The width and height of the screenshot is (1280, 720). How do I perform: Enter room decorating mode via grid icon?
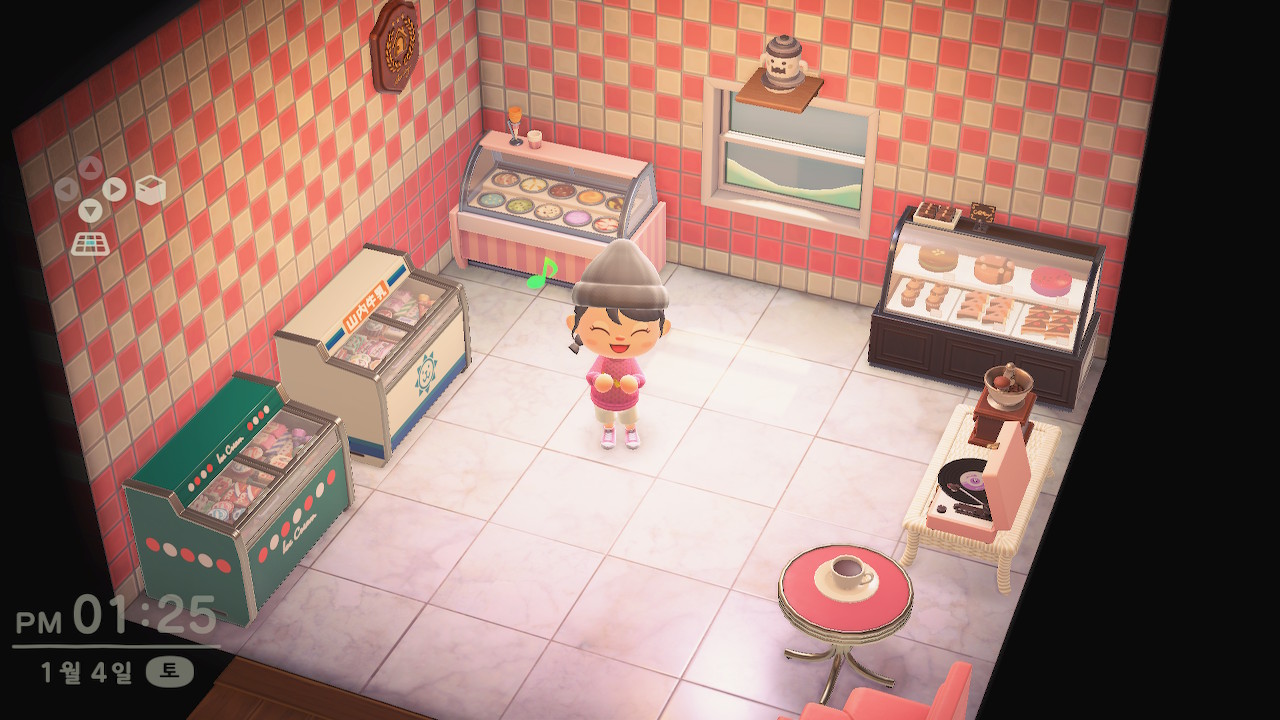pyautogui.click(x=90, y=242)
